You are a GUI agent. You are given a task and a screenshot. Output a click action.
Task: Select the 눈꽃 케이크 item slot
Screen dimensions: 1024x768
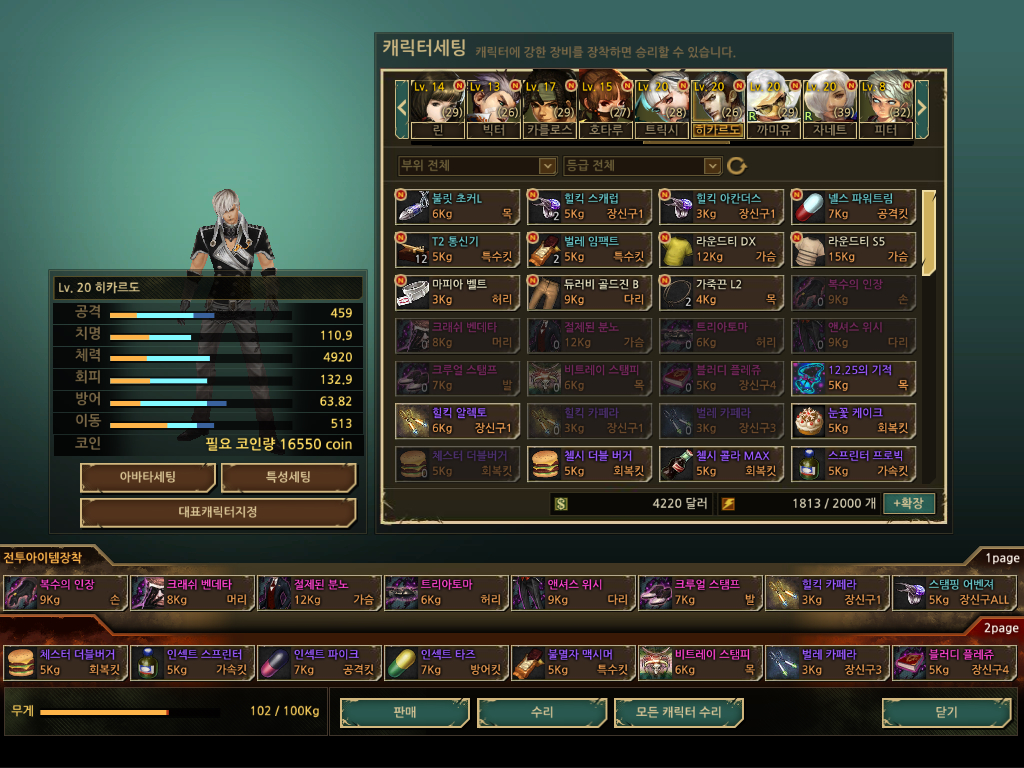853,420
